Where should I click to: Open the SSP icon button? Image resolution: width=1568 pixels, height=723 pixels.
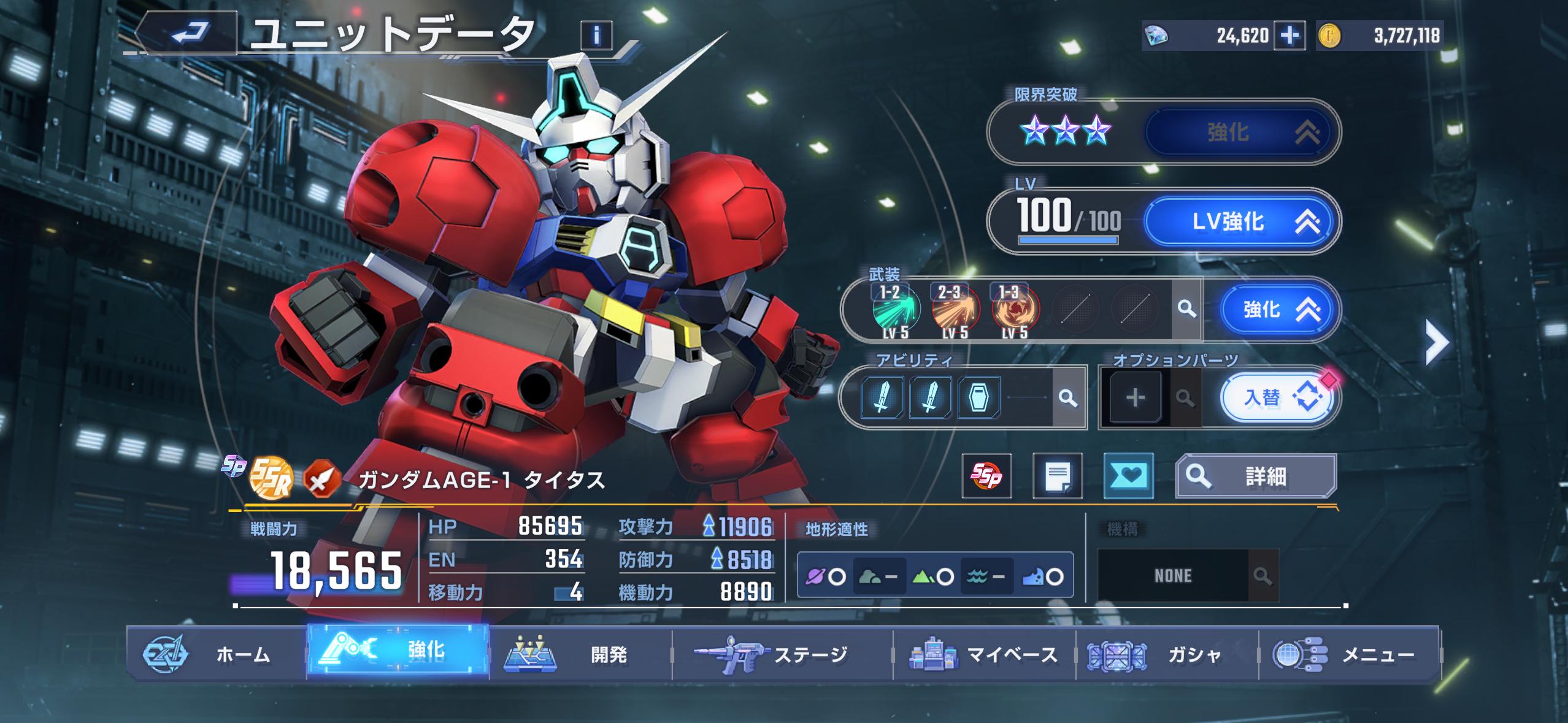(x=986, y=476)
